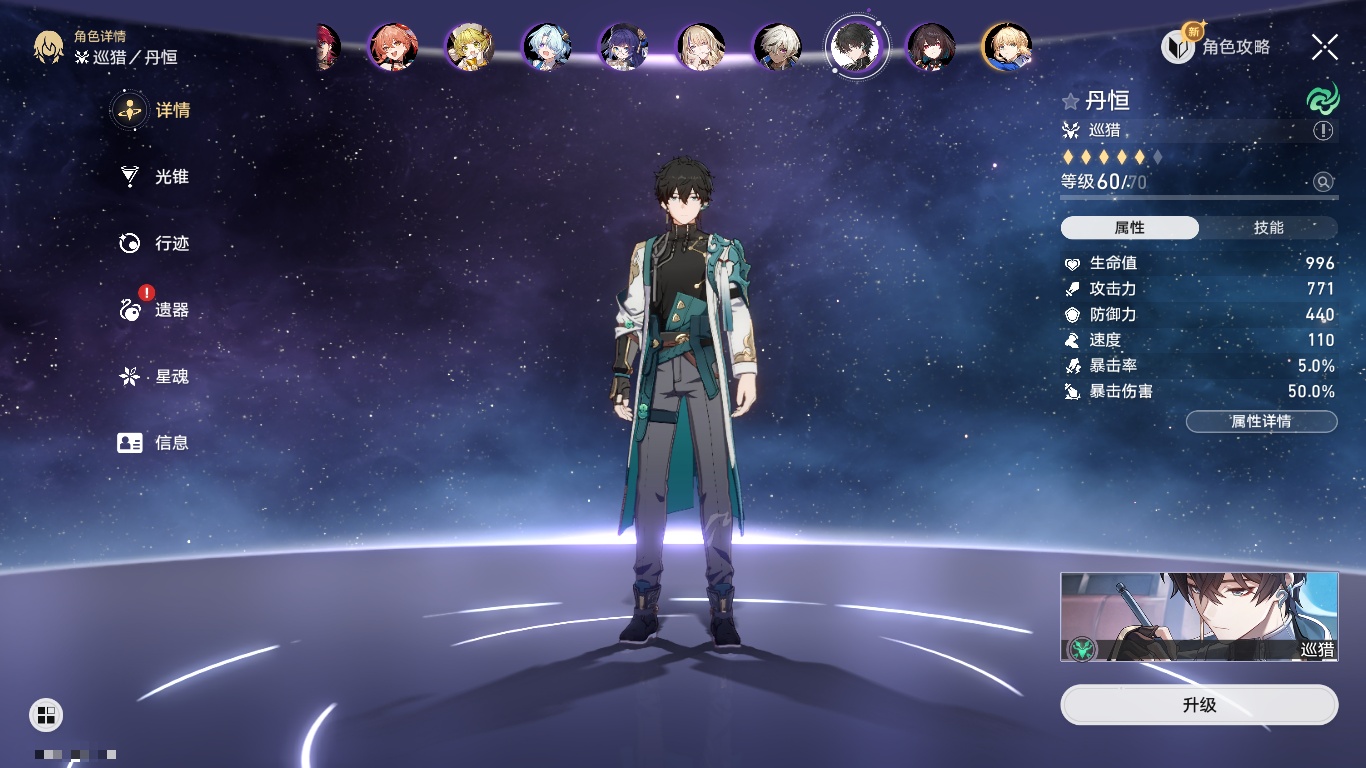Image resolution: width=1366 pixels, height=768 pixels.
Task: Click the 升级 level-up button
Action: tap(1199, 705)
